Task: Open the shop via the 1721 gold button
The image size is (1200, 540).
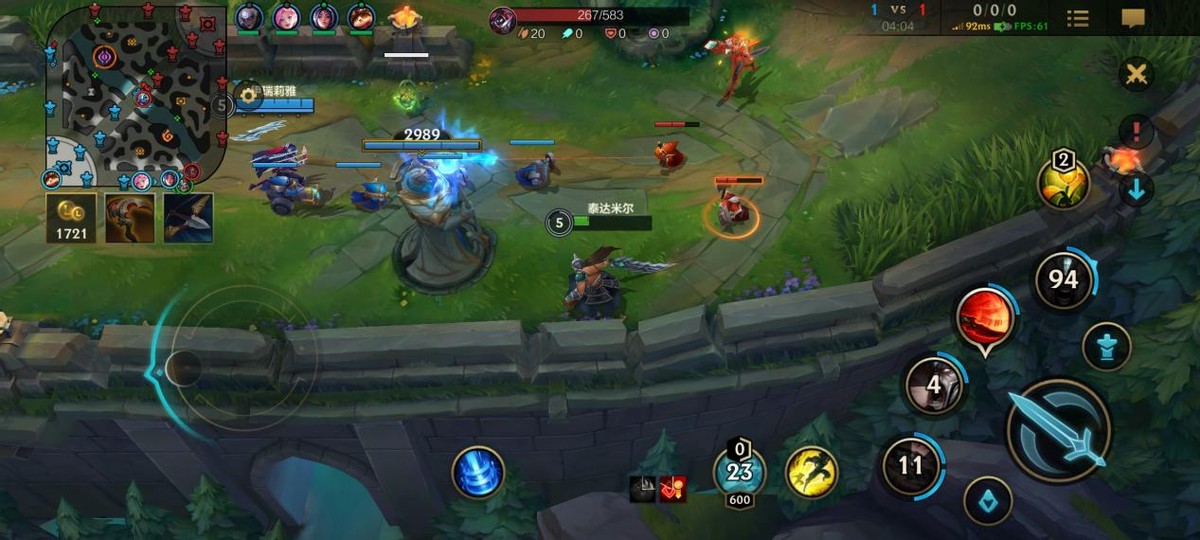Action: point(71,218)
